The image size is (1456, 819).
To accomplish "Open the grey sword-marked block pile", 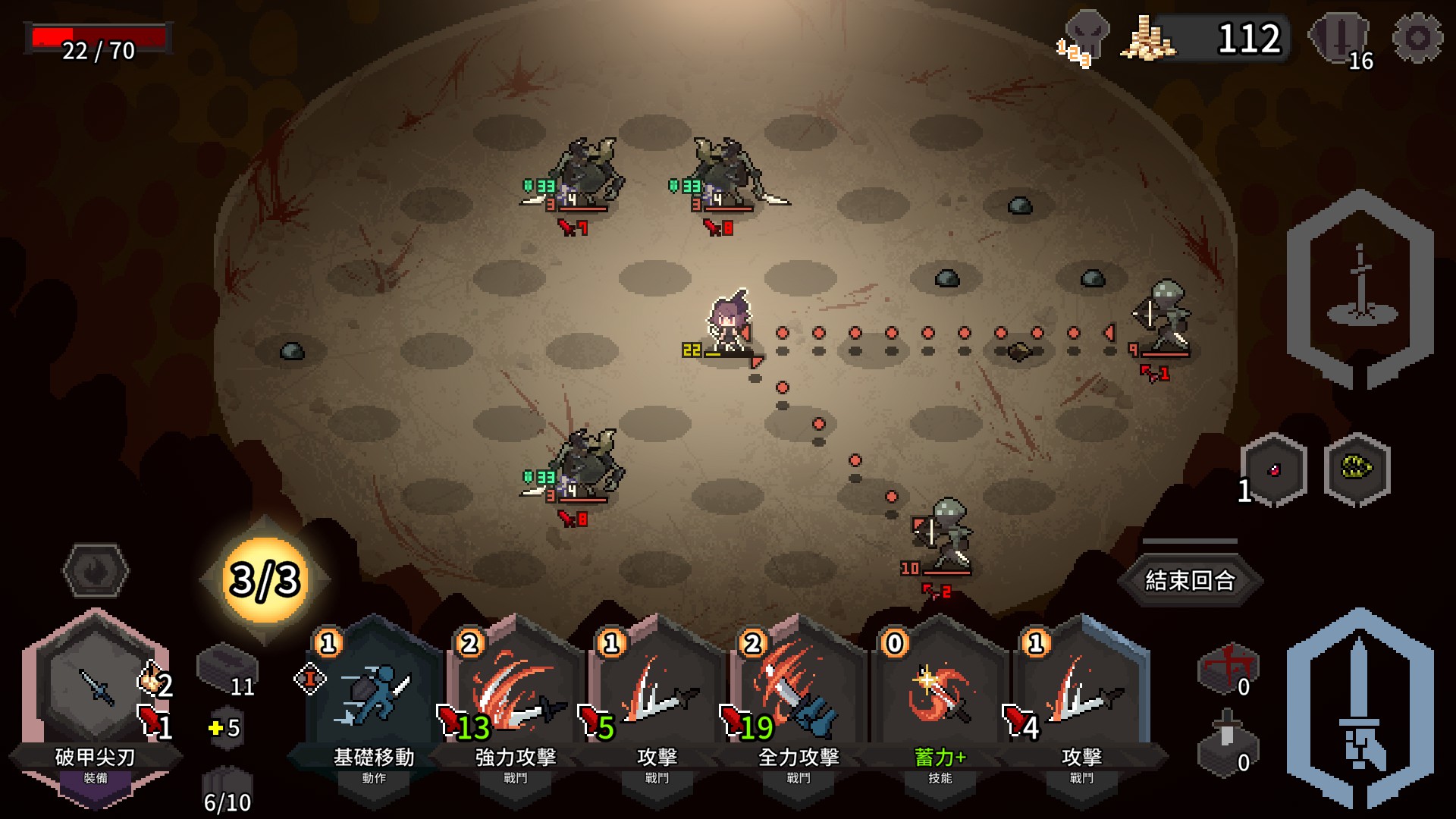I will pyautogui.click(x=1225, y=743).
